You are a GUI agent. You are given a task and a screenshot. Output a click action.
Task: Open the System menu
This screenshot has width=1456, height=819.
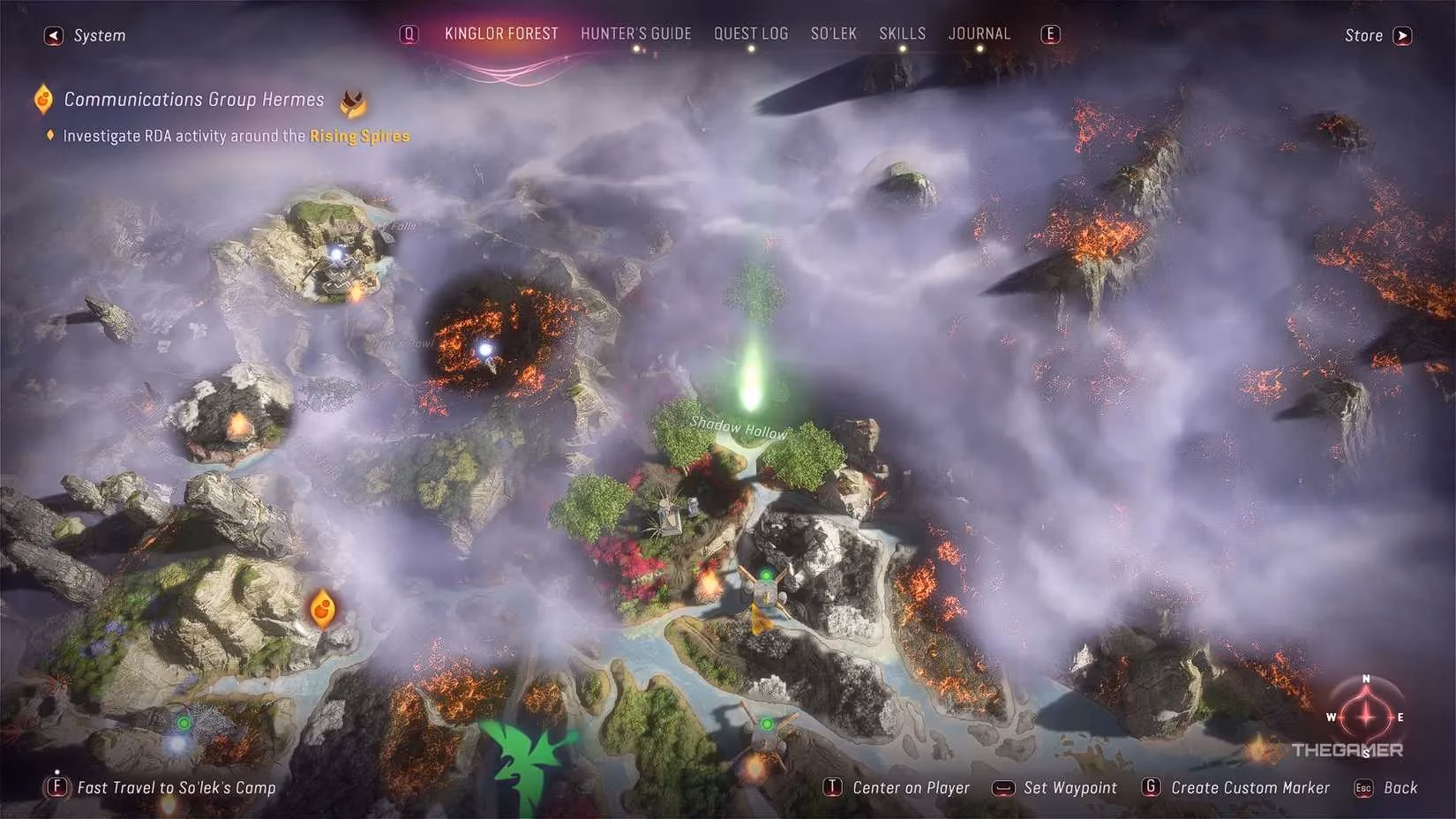pos(86,35)
